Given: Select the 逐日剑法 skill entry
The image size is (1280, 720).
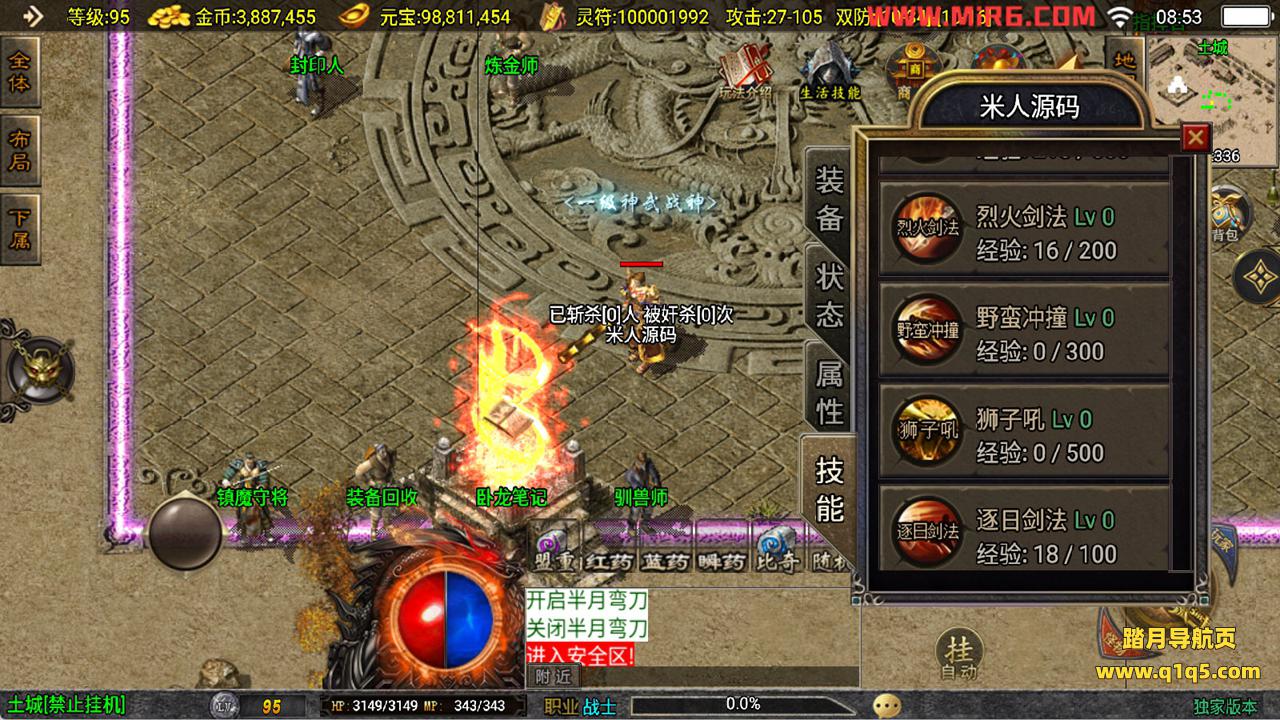Looking at the screenshot, I should click(x=1024, y=535).
